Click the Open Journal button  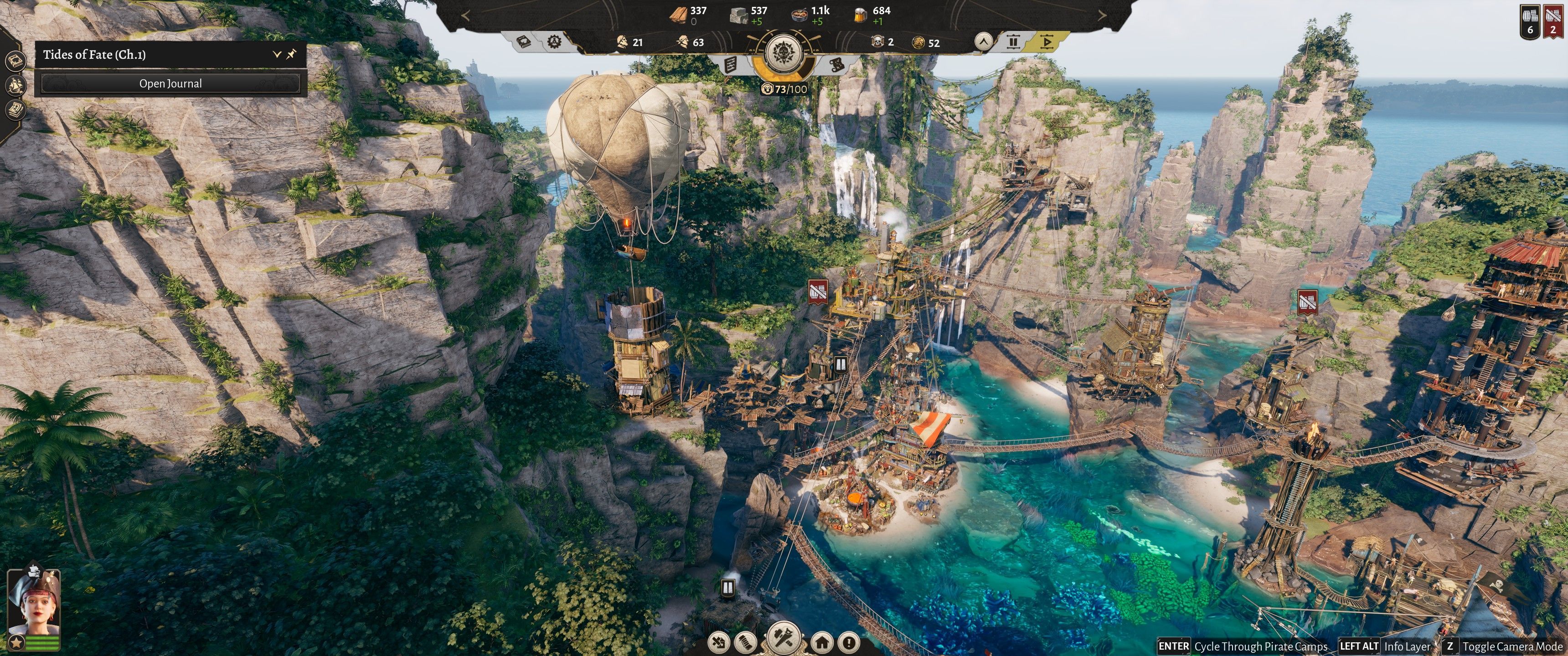(170, 84)
